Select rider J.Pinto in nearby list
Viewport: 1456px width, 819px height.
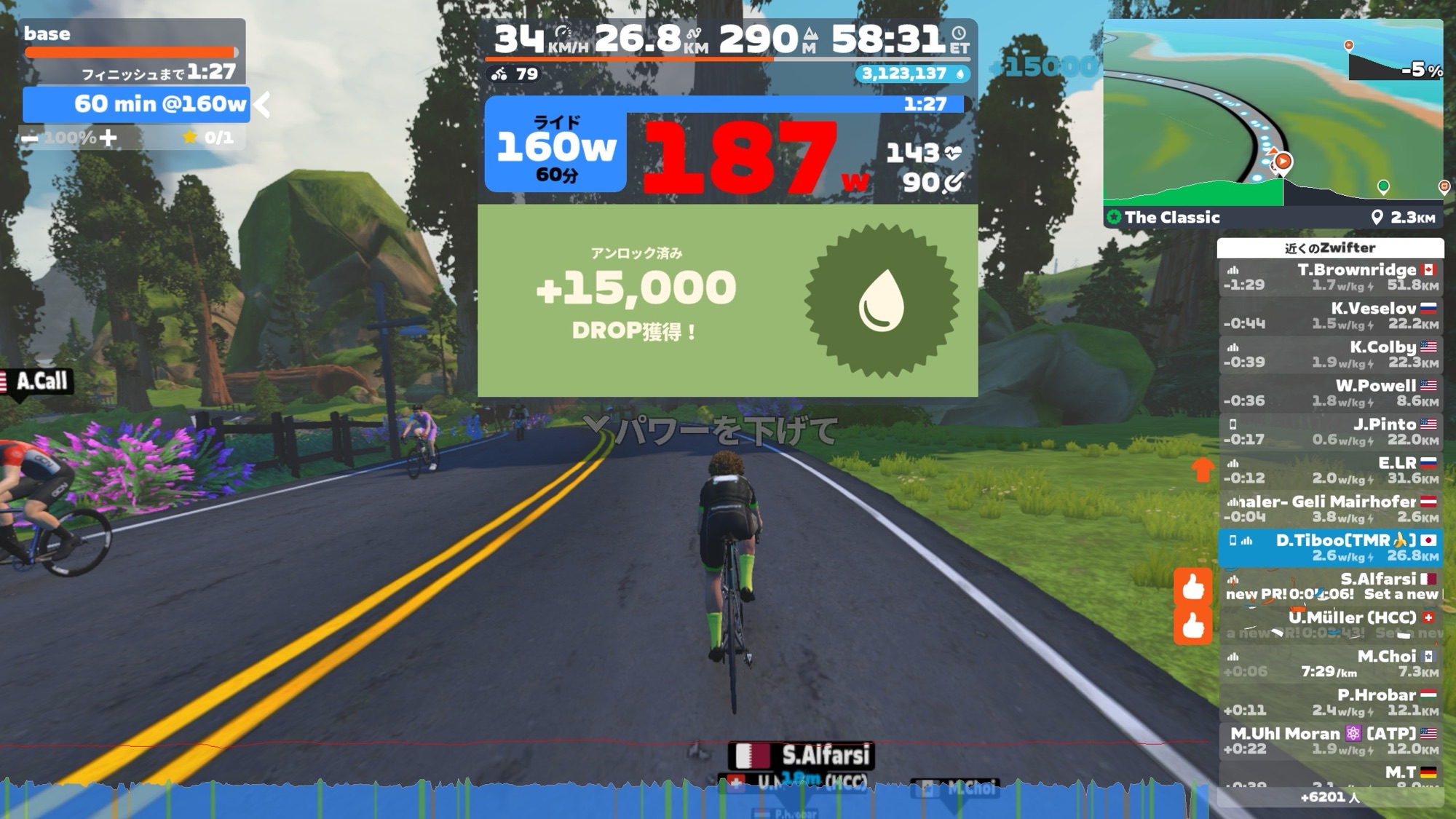(1331, 432)
